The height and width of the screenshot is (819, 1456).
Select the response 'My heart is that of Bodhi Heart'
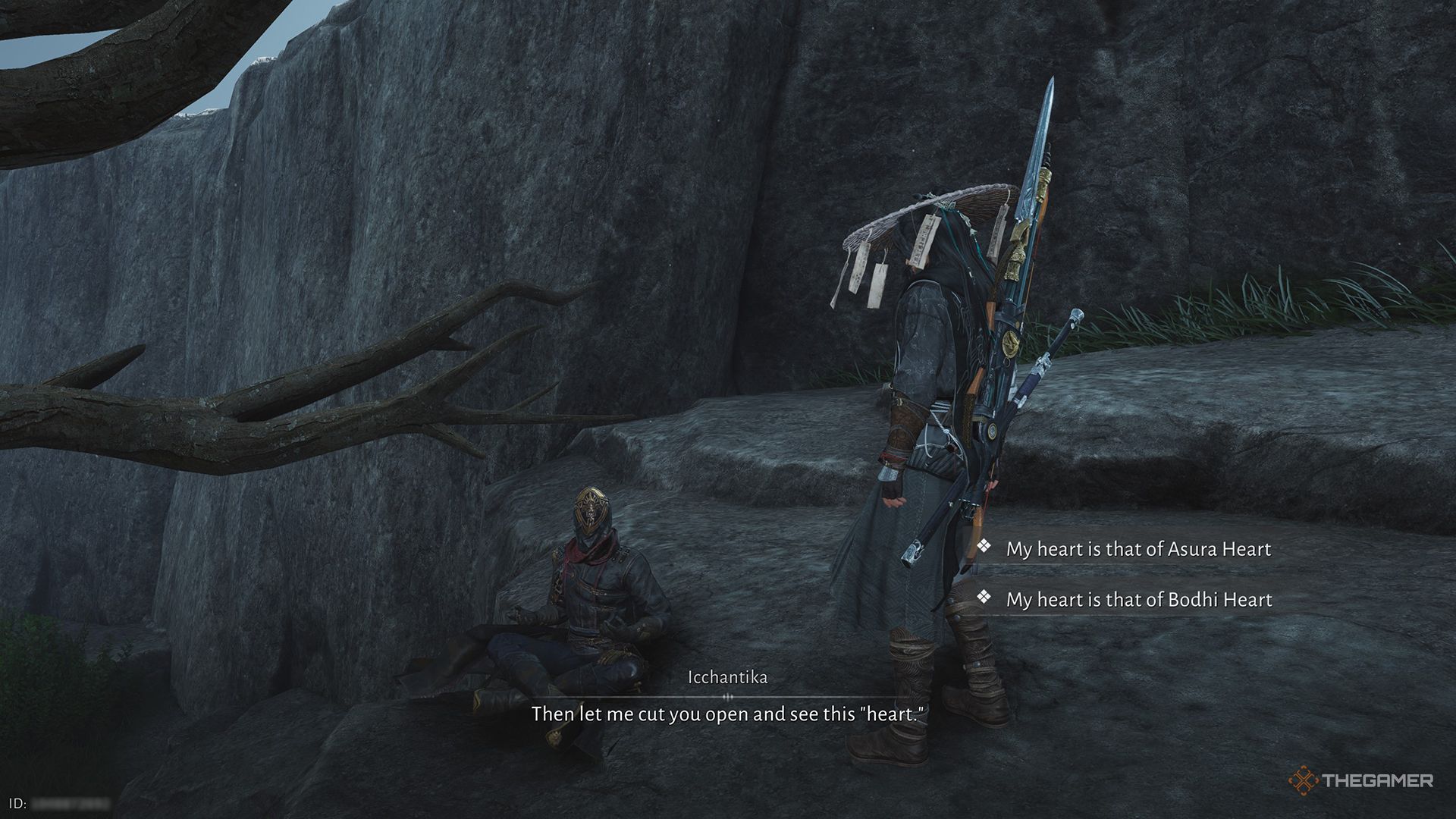tap(1137, 599)
